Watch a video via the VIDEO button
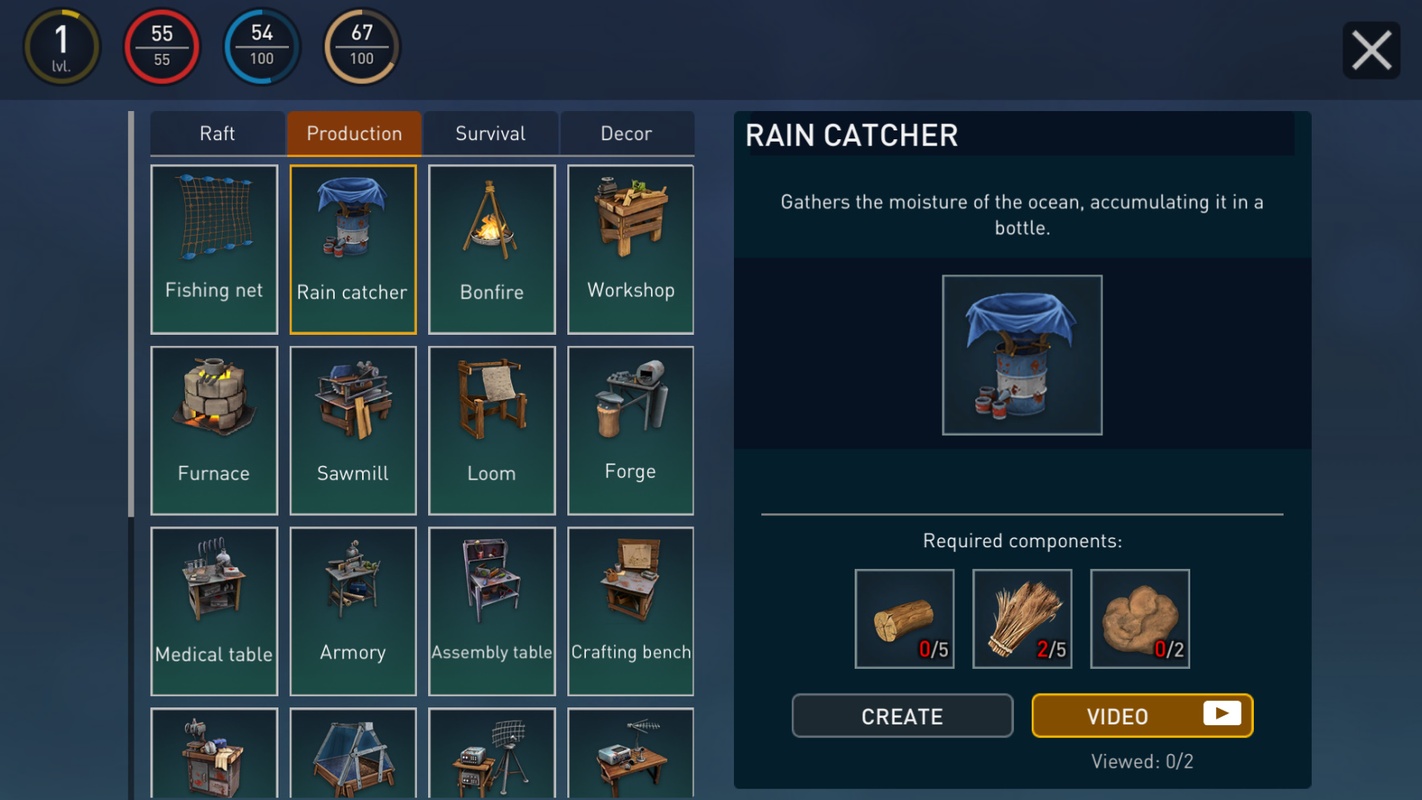 (1142, 716)
